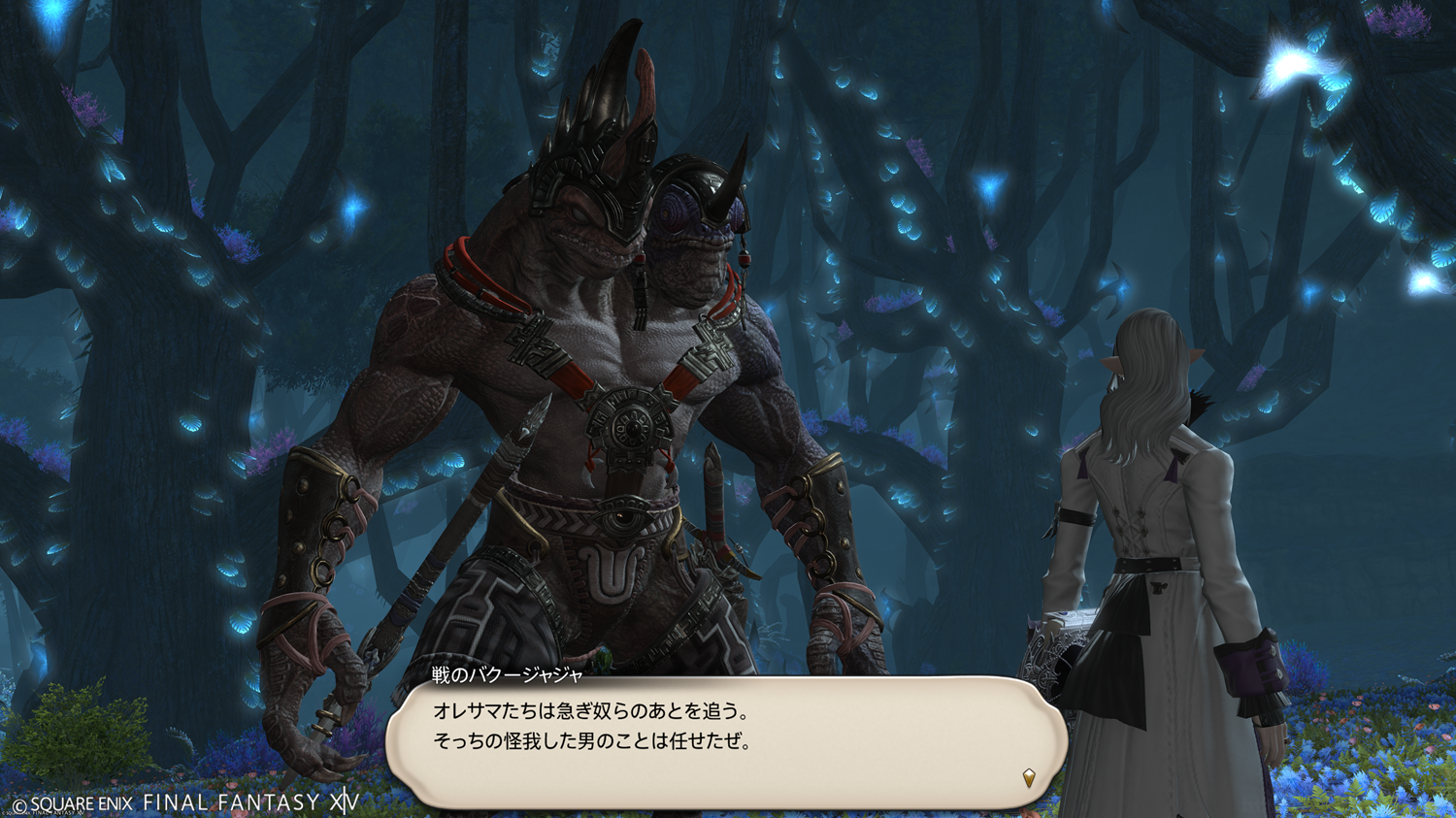Advance the Bakool Ja Ja dialogue box
This screenshot has width=1456, height=818.
pyautogui.click(x=726, y=741)
